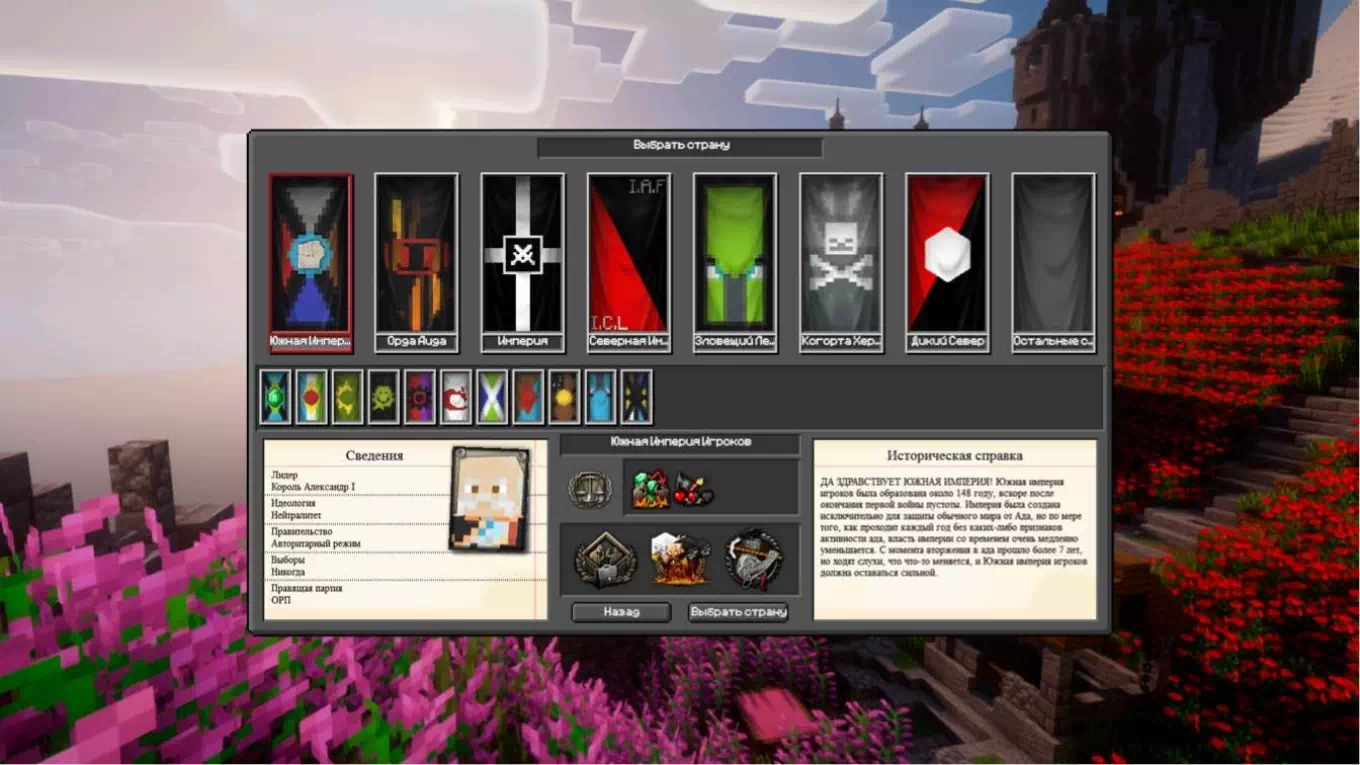
Task: Pick the Империя white cross banner
Action: point(522,255)
